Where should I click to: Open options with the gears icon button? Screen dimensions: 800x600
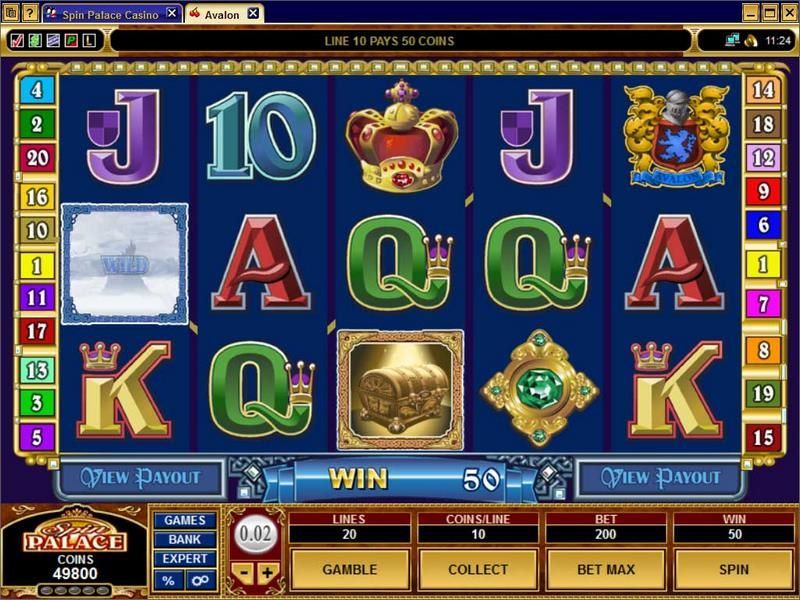tap(199, 580)
